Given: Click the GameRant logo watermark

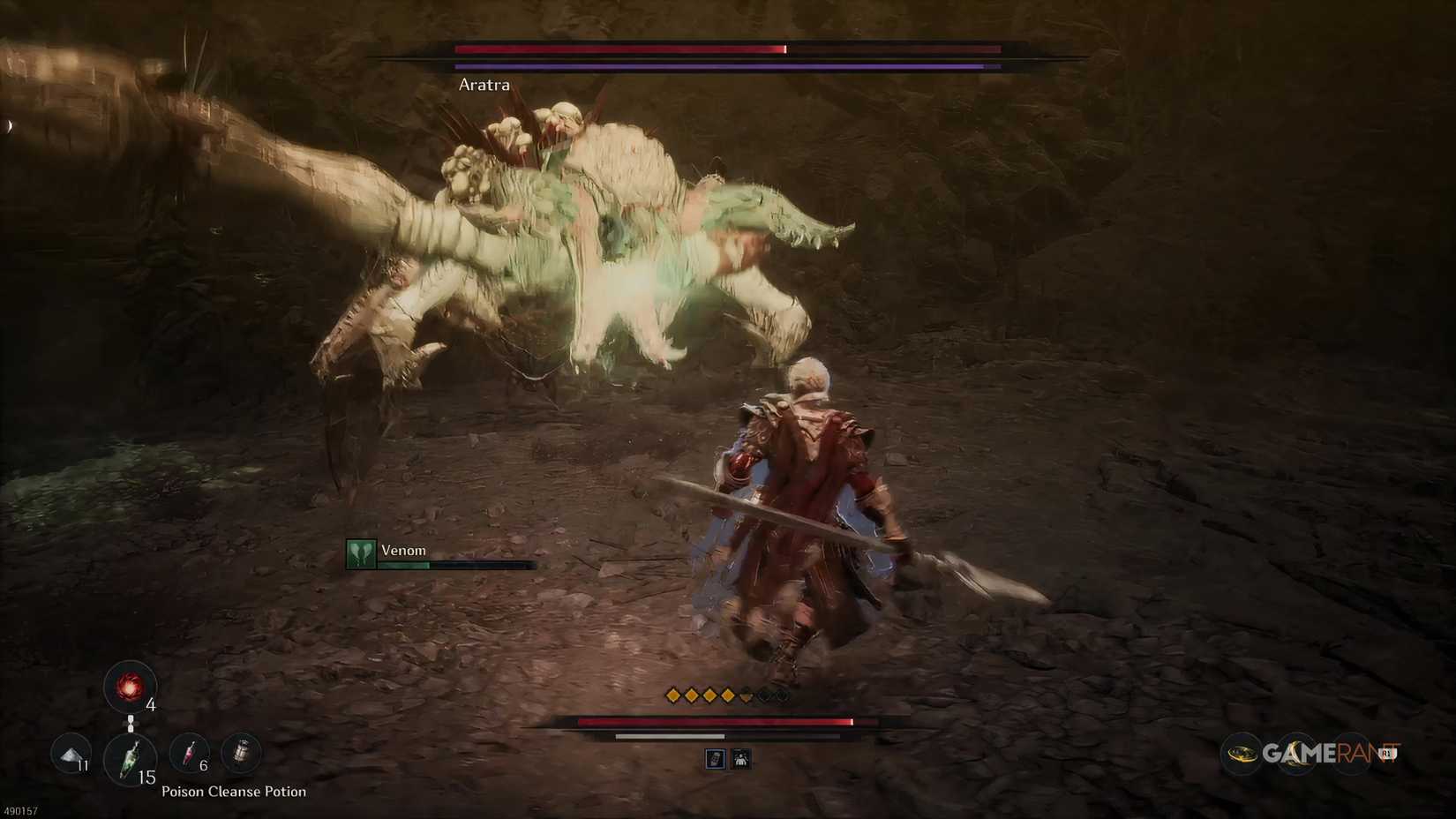Looking at the screenshot, I should (x=1315, y=751).
